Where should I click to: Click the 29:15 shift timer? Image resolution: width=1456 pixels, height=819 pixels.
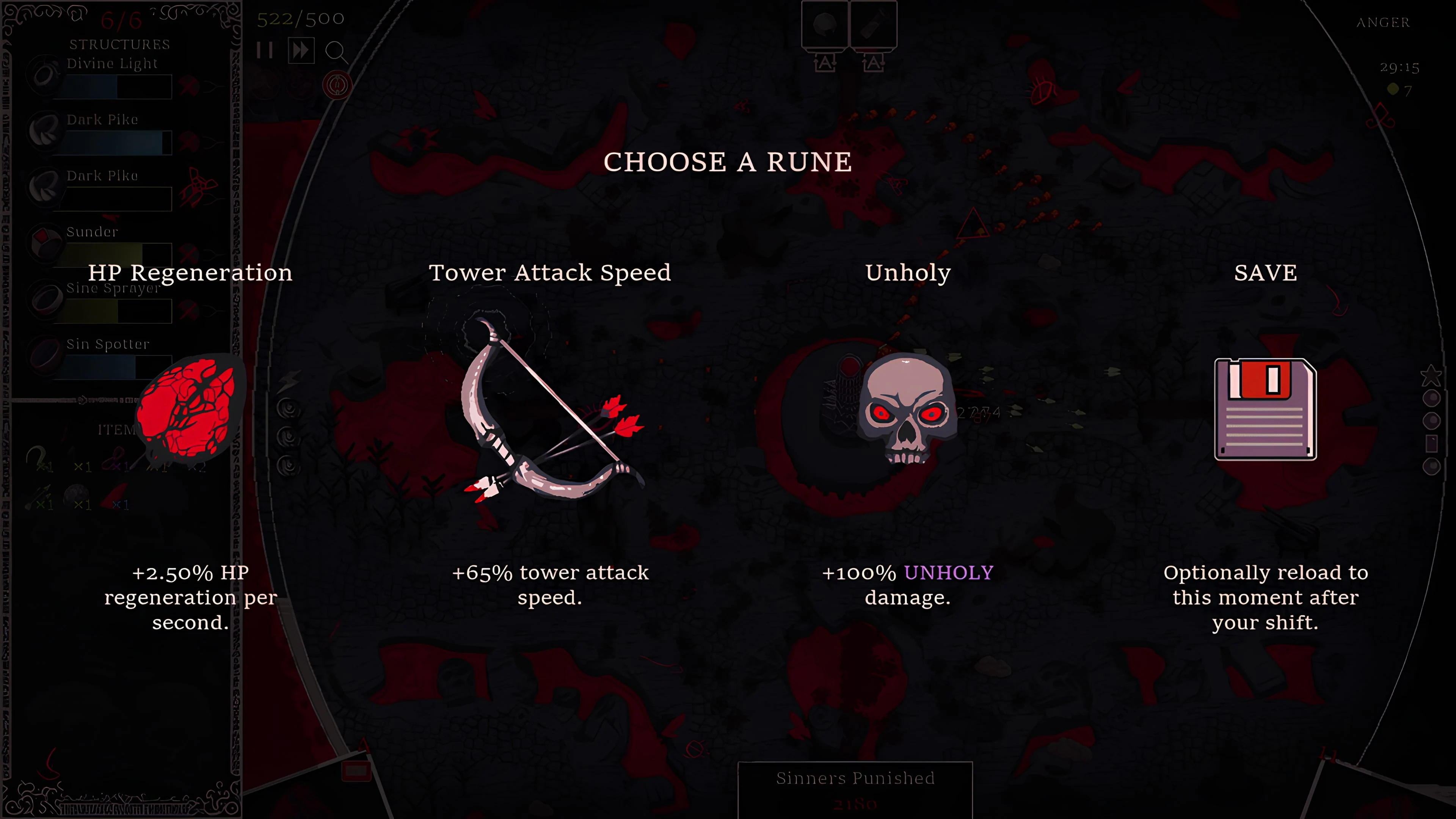[x=1400, y=67]
